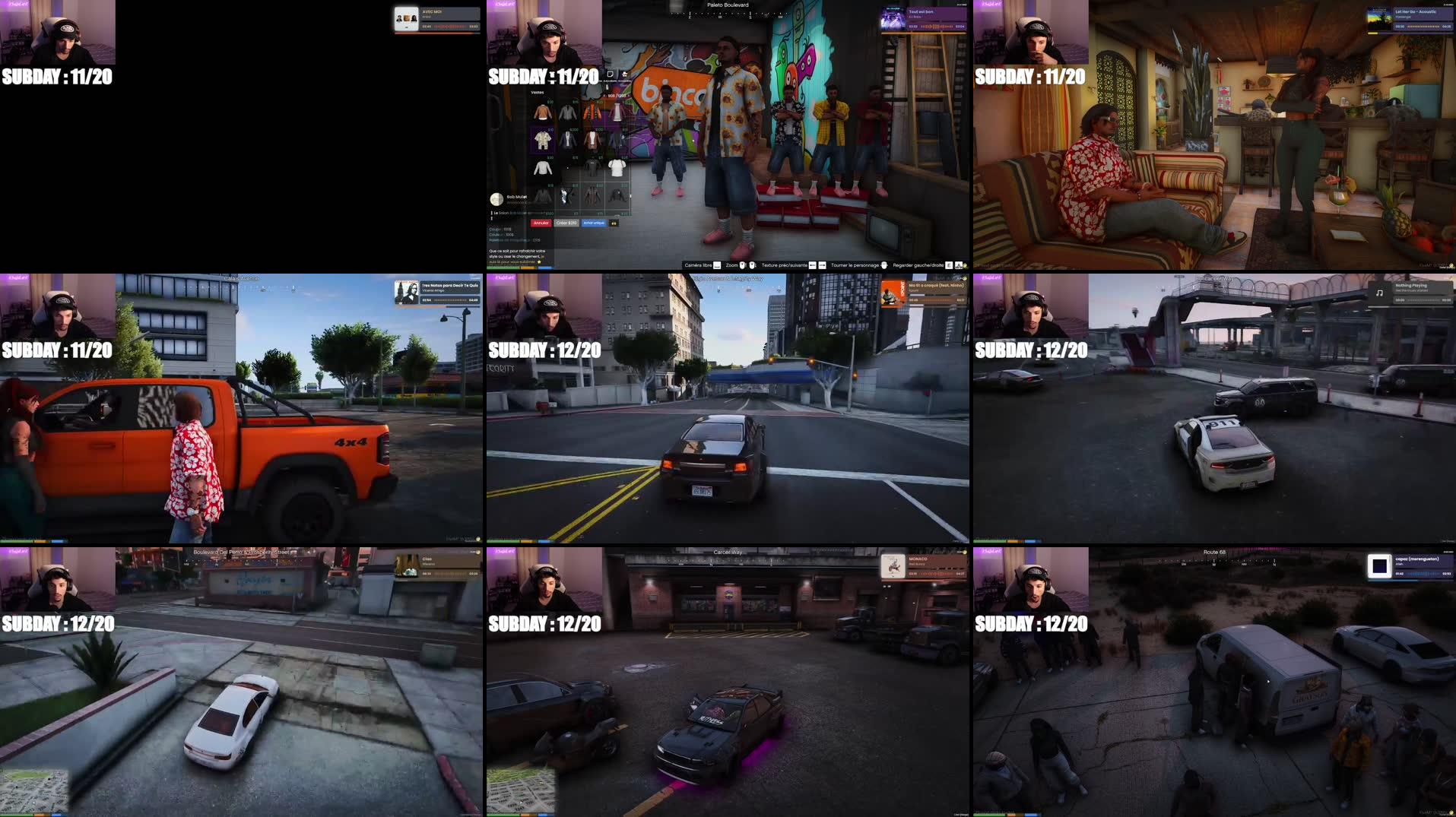
Task: Click the Tourner le personnage mouse icon
Action: pyautogui.click(x=884, y=265)
